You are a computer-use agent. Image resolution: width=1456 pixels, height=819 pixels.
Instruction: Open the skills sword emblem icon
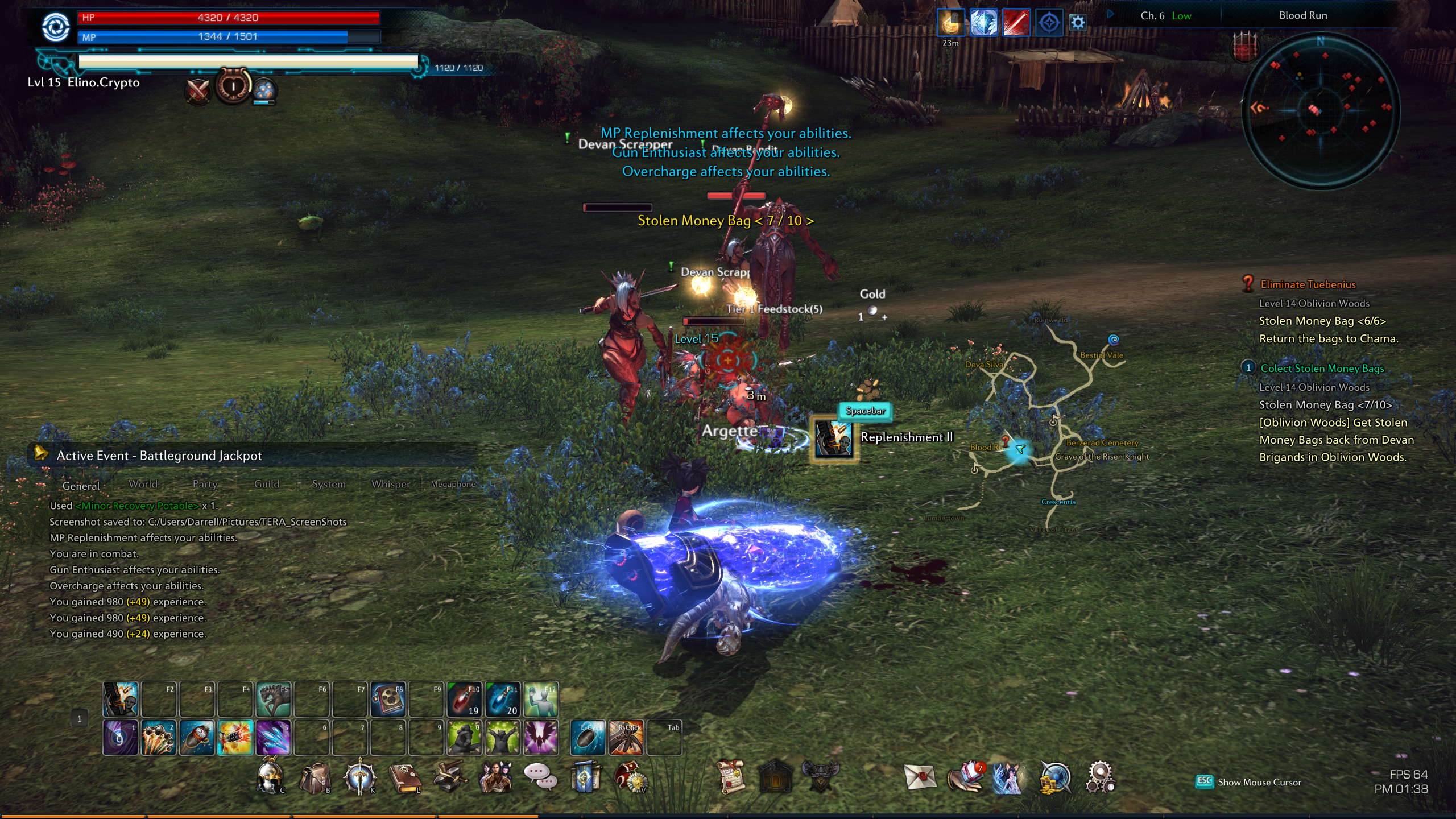pos(359,777)
